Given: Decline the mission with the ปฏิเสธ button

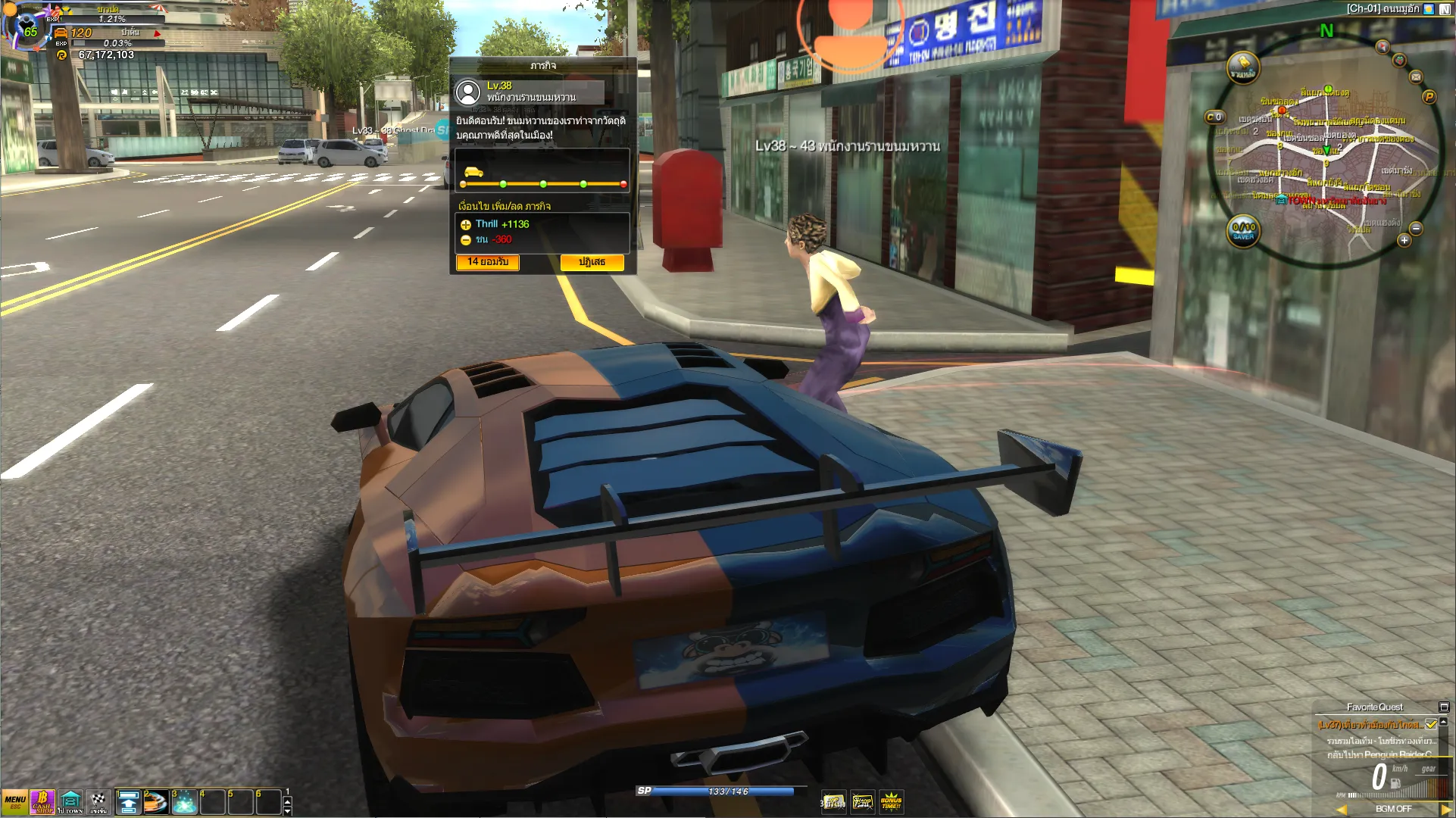Looking at the screenshot, I should 592,262.
